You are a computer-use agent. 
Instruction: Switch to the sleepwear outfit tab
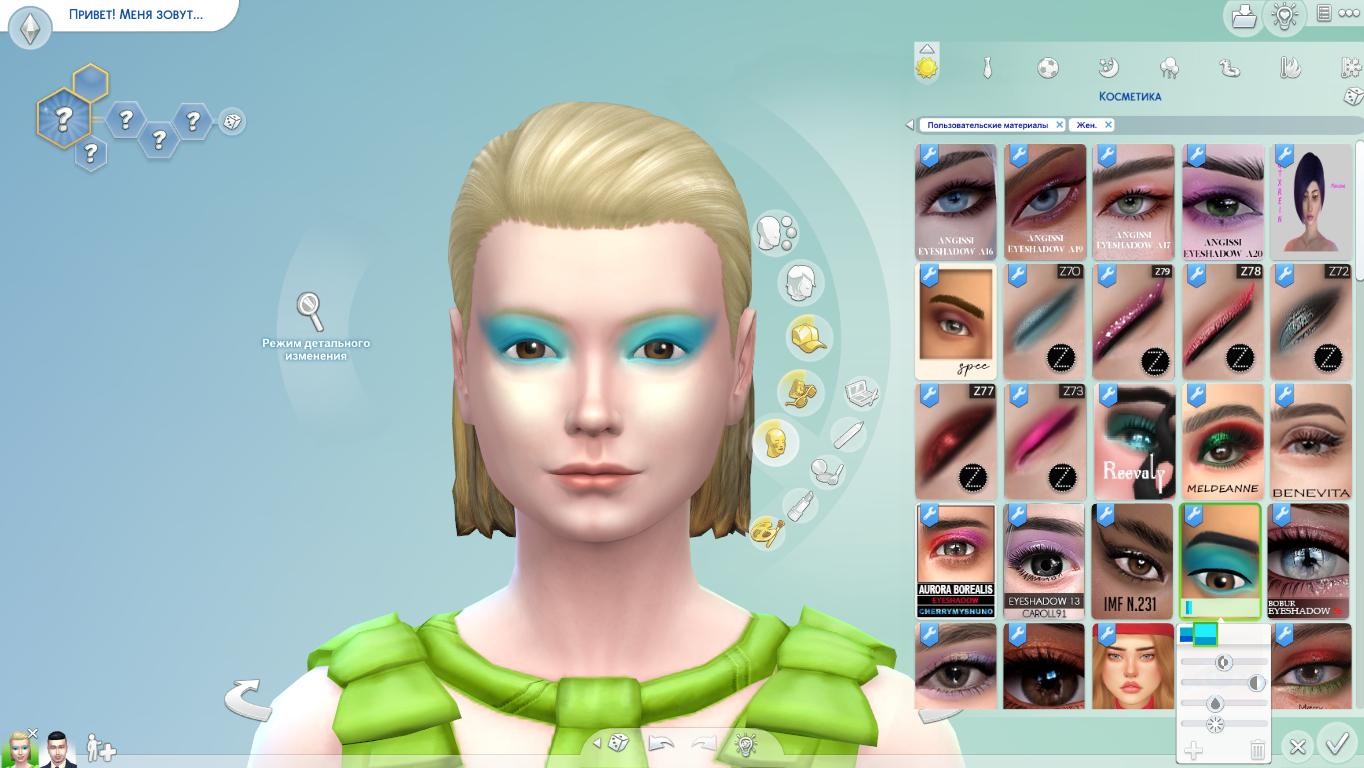tap(1108, 68)
